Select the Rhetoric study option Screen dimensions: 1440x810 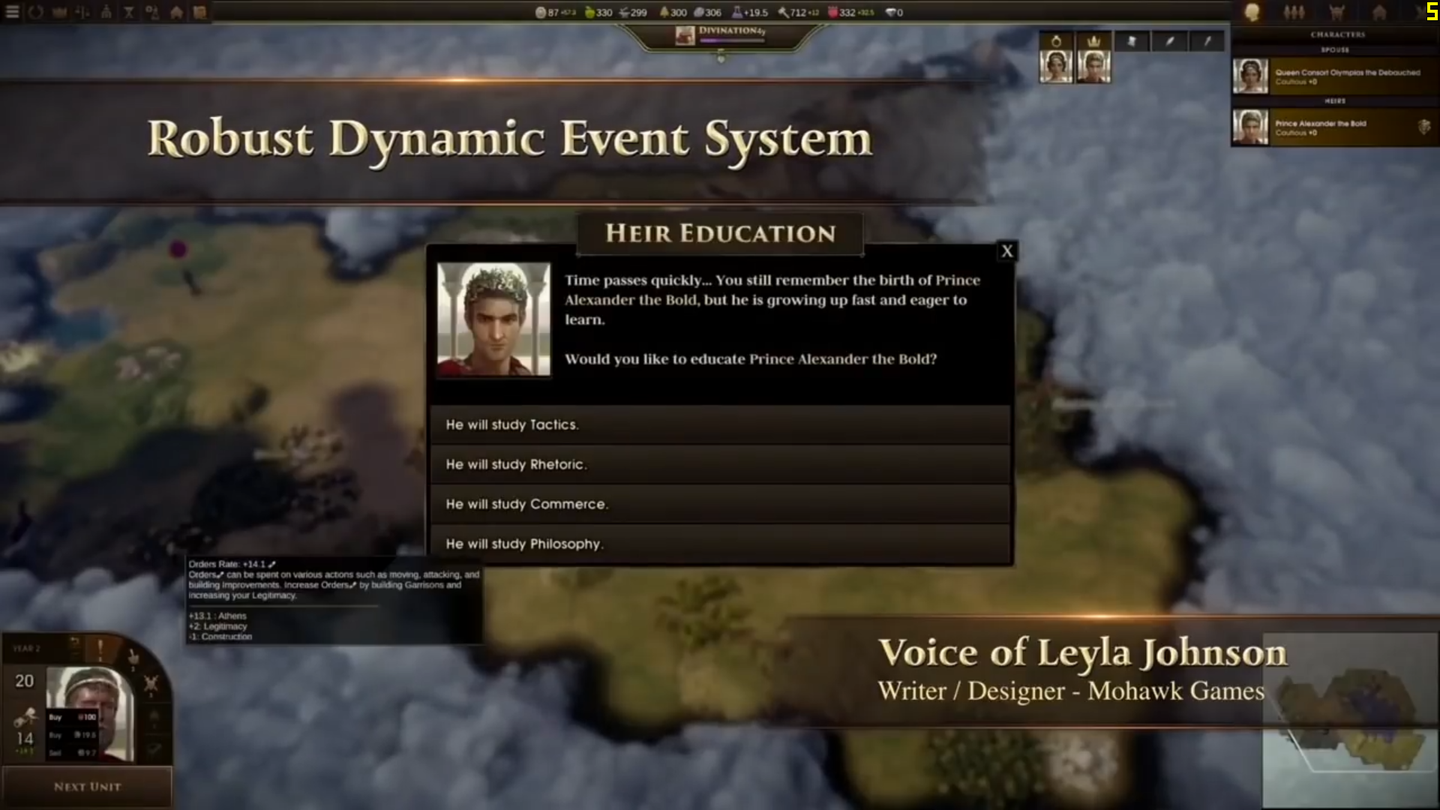point(719,464)
